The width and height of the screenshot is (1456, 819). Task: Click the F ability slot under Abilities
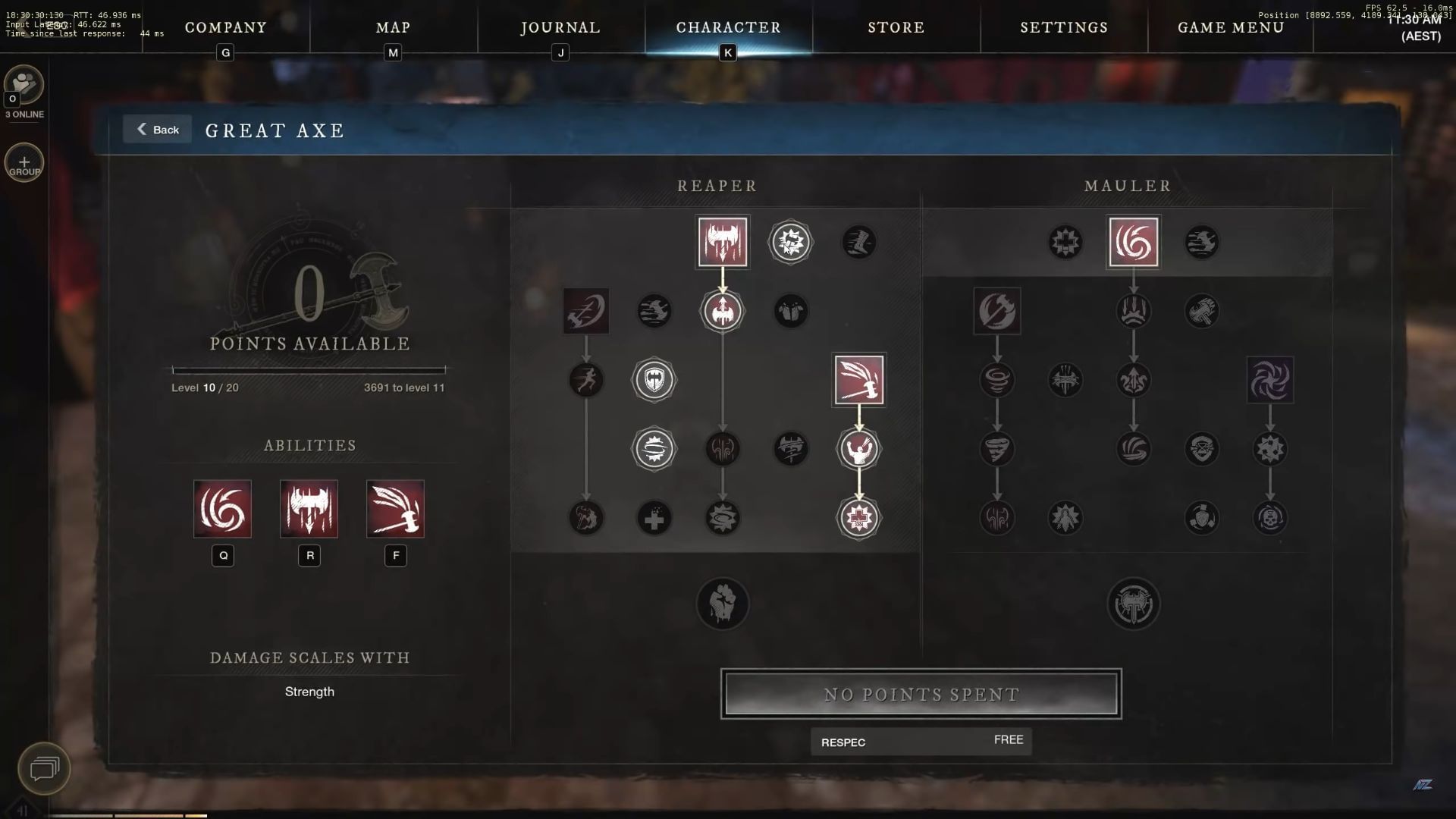[x=395, y=509]
